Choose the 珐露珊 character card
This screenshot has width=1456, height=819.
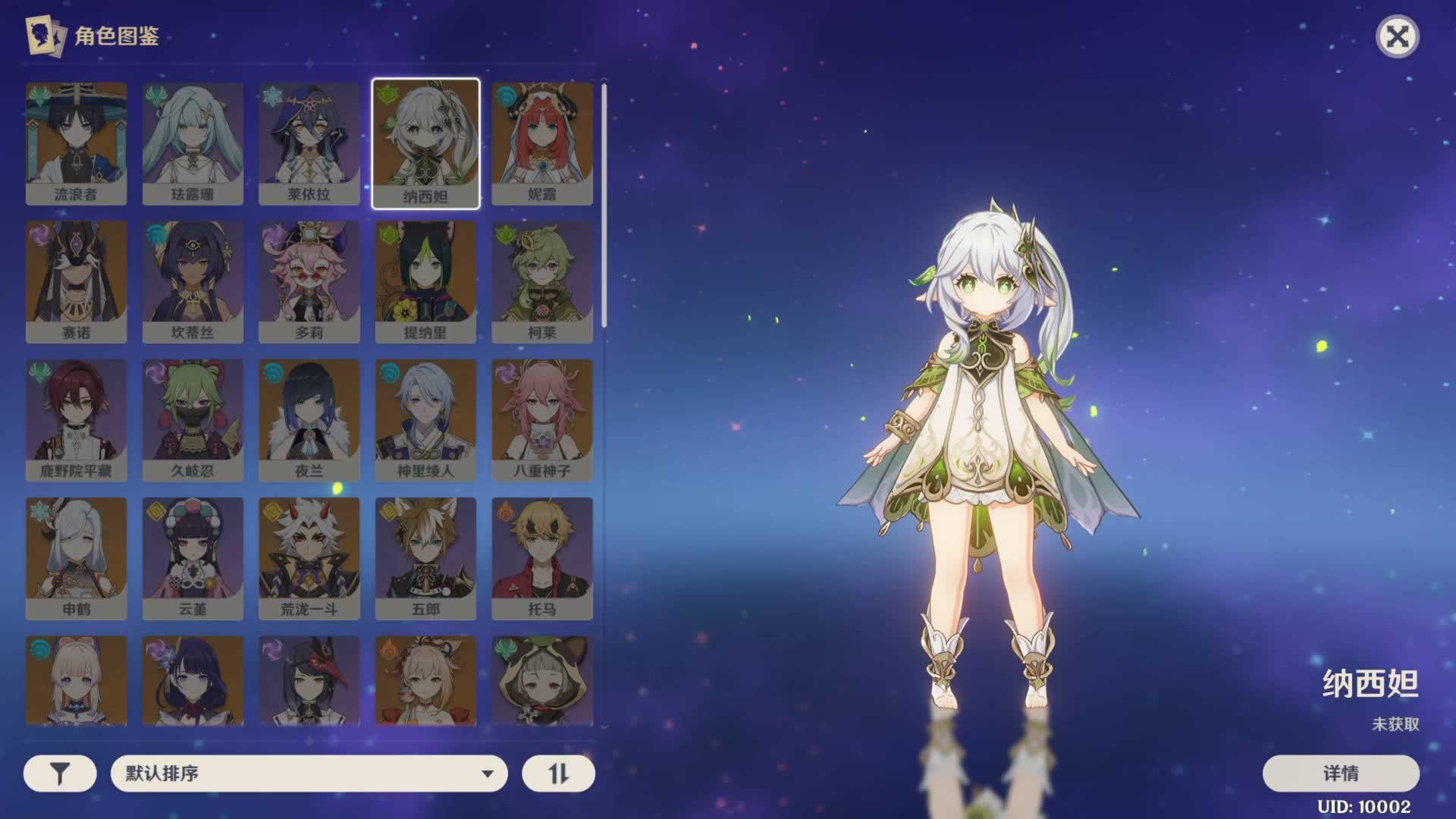[x=193, y=143]
